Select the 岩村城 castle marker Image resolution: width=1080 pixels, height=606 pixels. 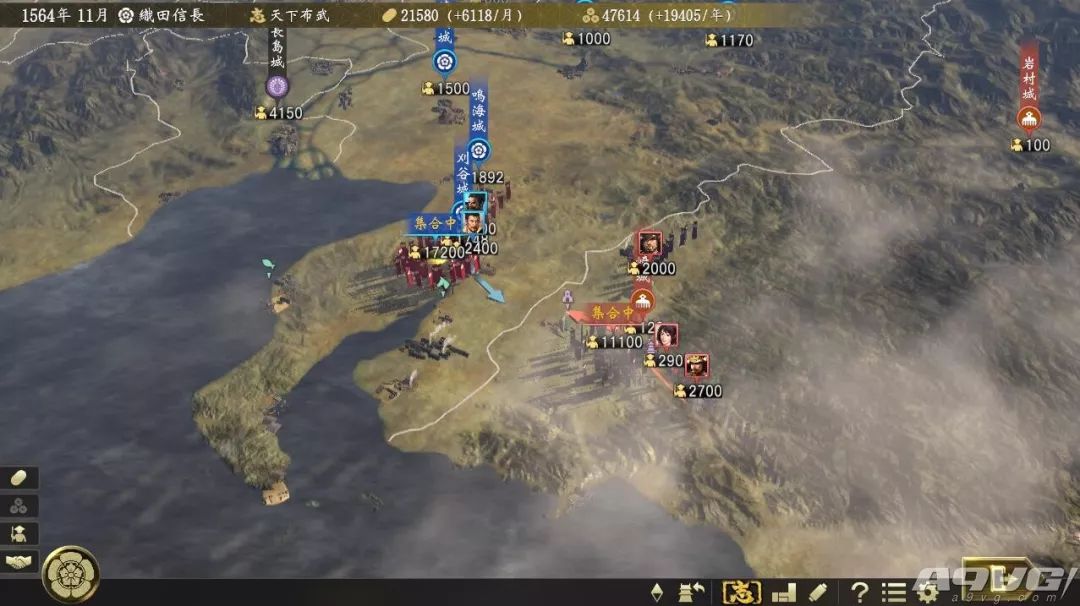coord(1028,120)
